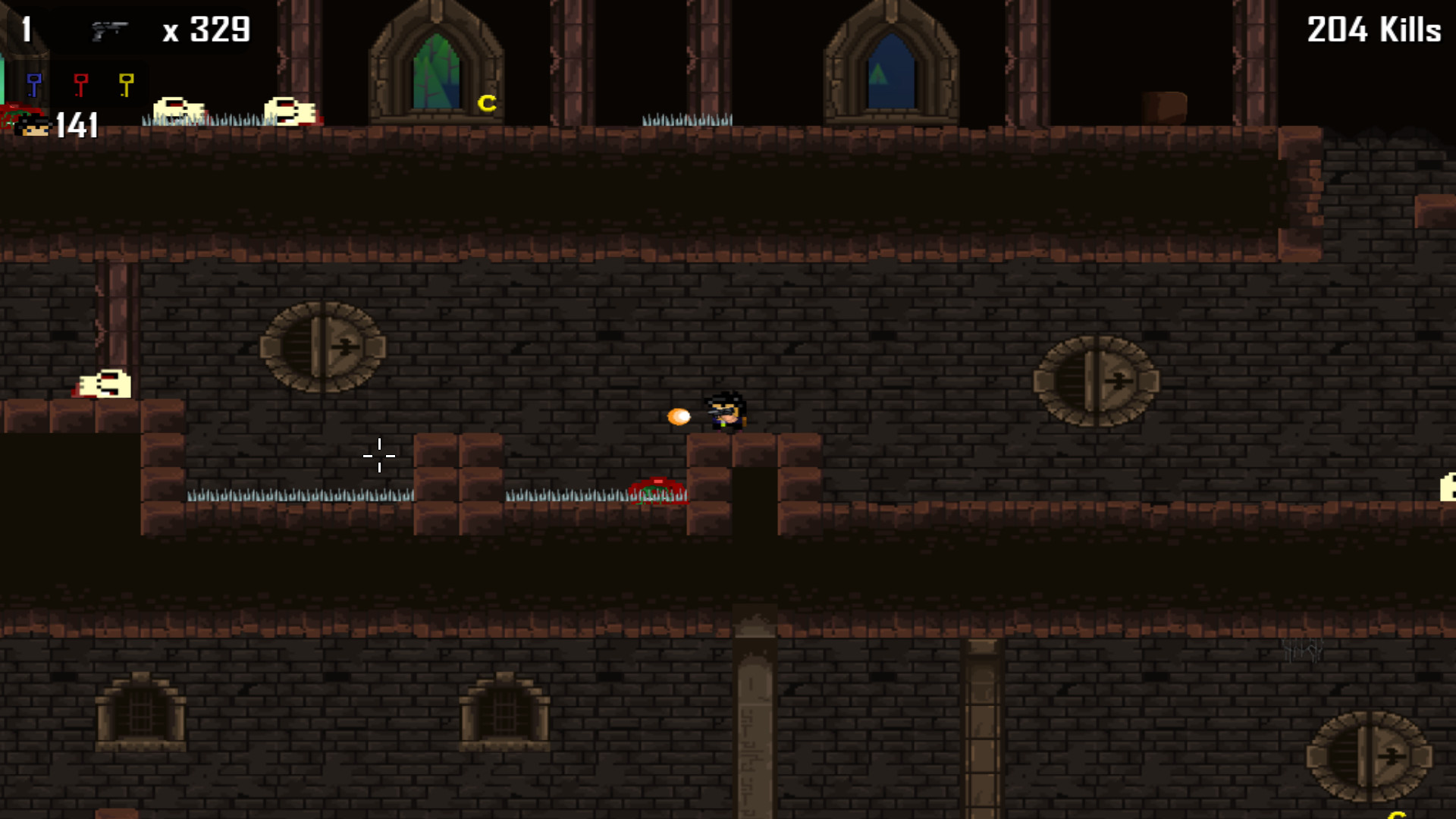Click the yellow key icon
Viewport: 1456px width, 819px height.
coord(127,83)
